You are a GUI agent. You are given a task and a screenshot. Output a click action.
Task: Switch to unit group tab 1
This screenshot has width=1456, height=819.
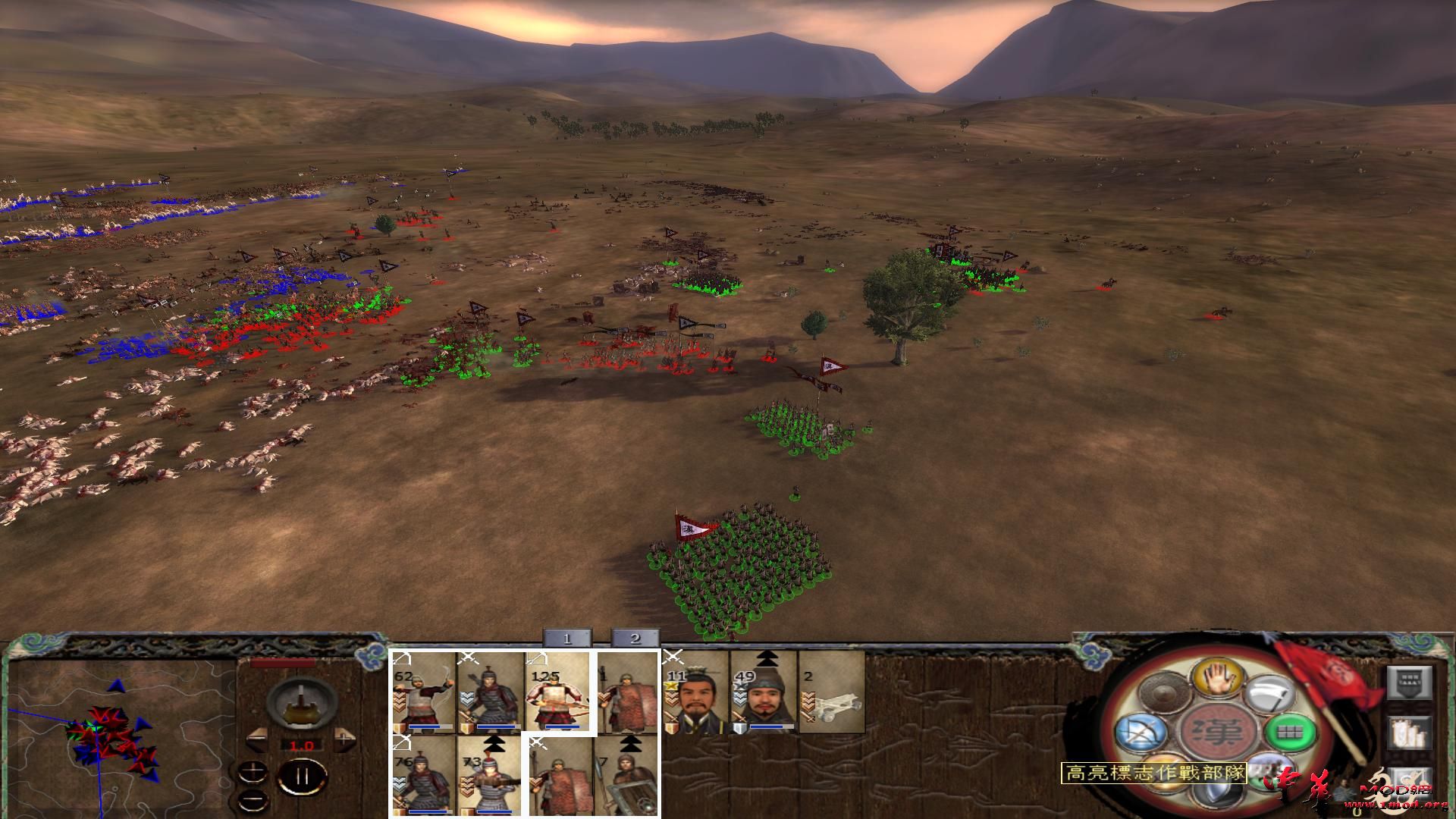pos(566,639)
